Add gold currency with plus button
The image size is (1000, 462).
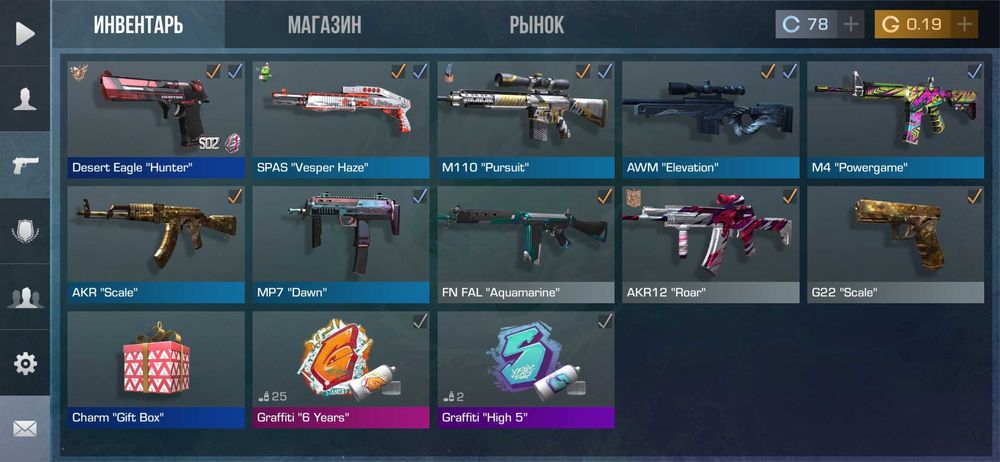click(x=964, y=25)
